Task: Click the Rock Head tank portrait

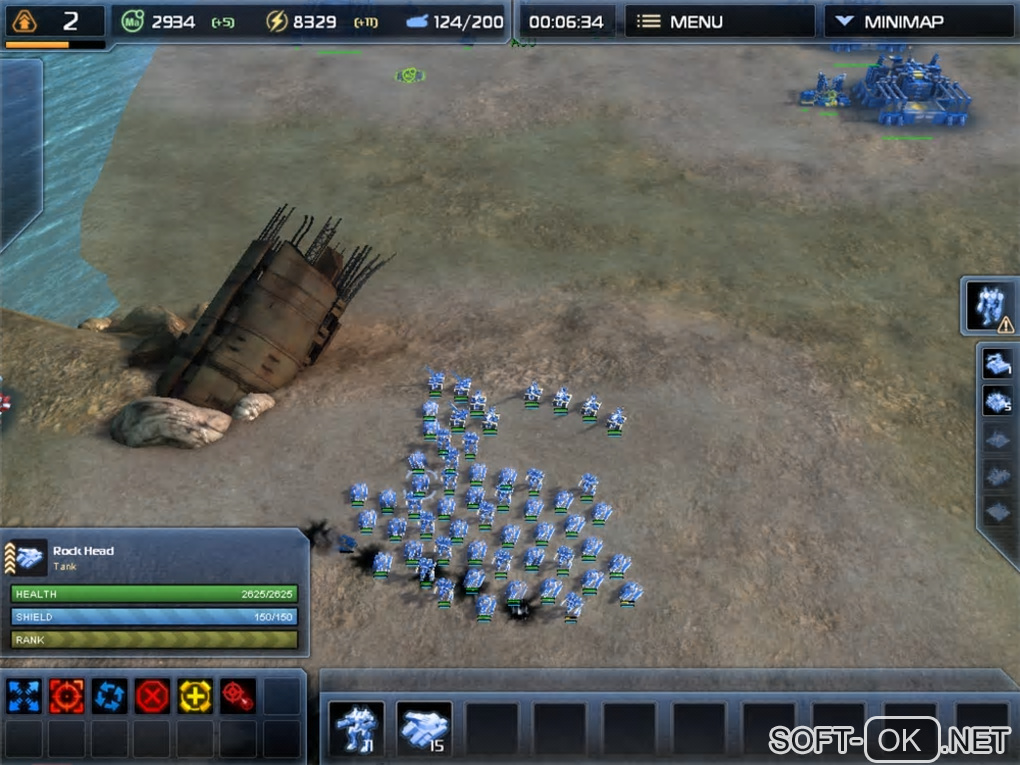Action: [29, 558]
